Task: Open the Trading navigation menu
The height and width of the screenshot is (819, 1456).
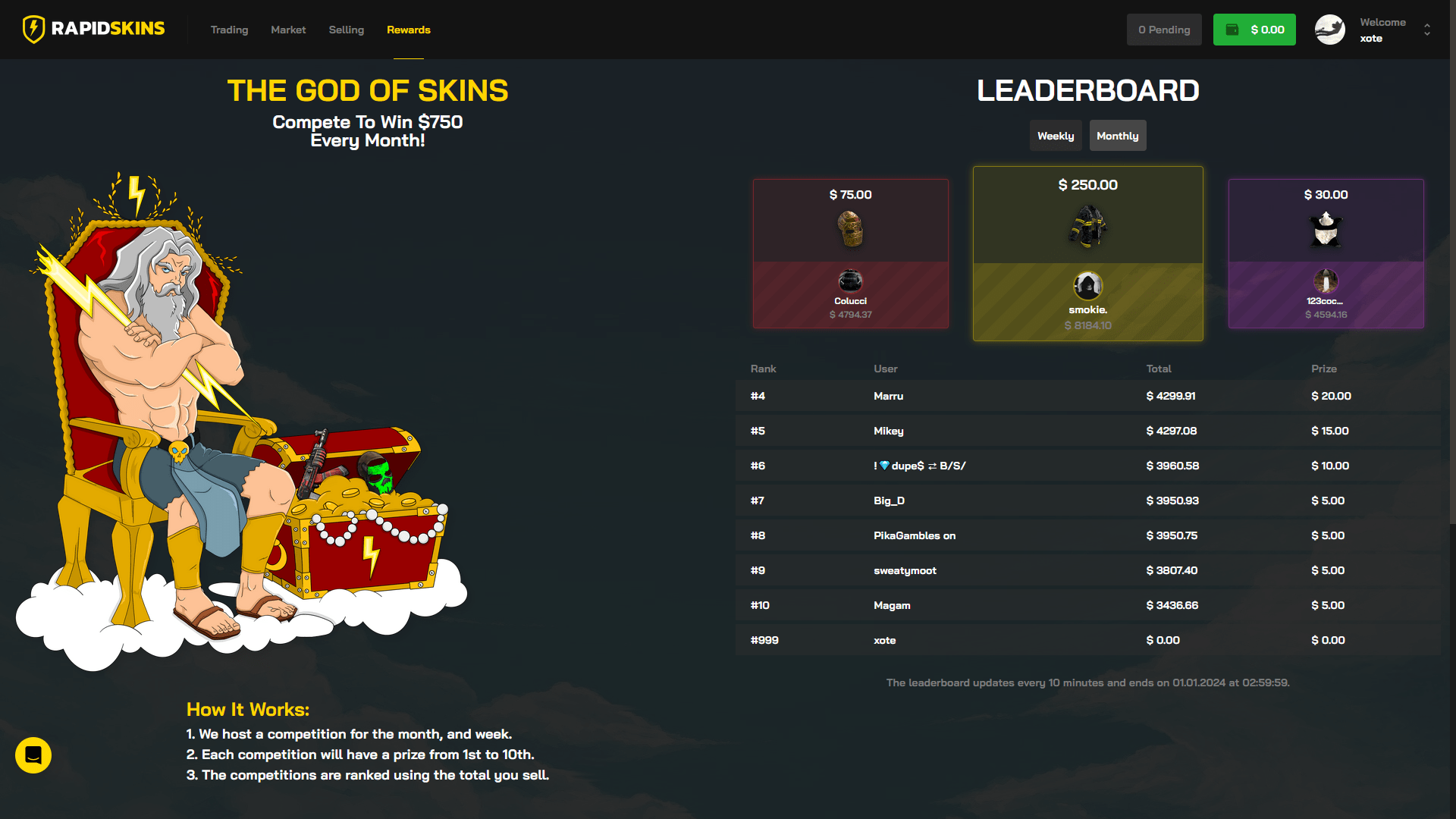Action: point(229,30)
